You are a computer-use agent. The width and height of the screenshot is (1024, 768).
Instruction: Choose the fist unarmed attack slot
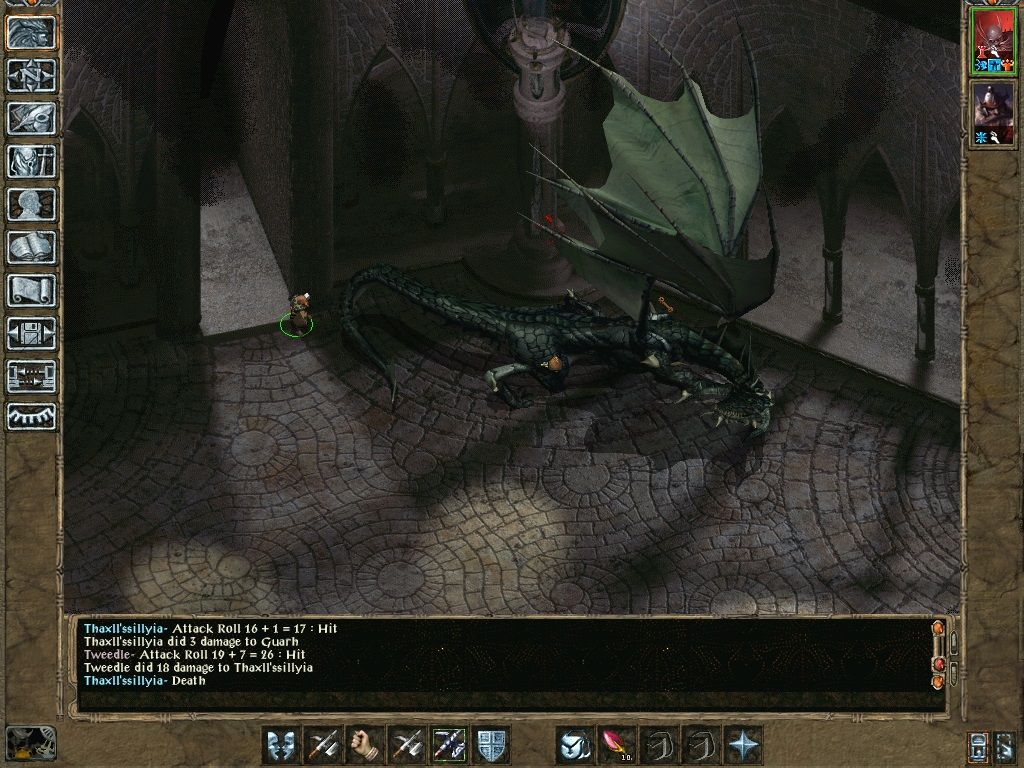[365, 745]
